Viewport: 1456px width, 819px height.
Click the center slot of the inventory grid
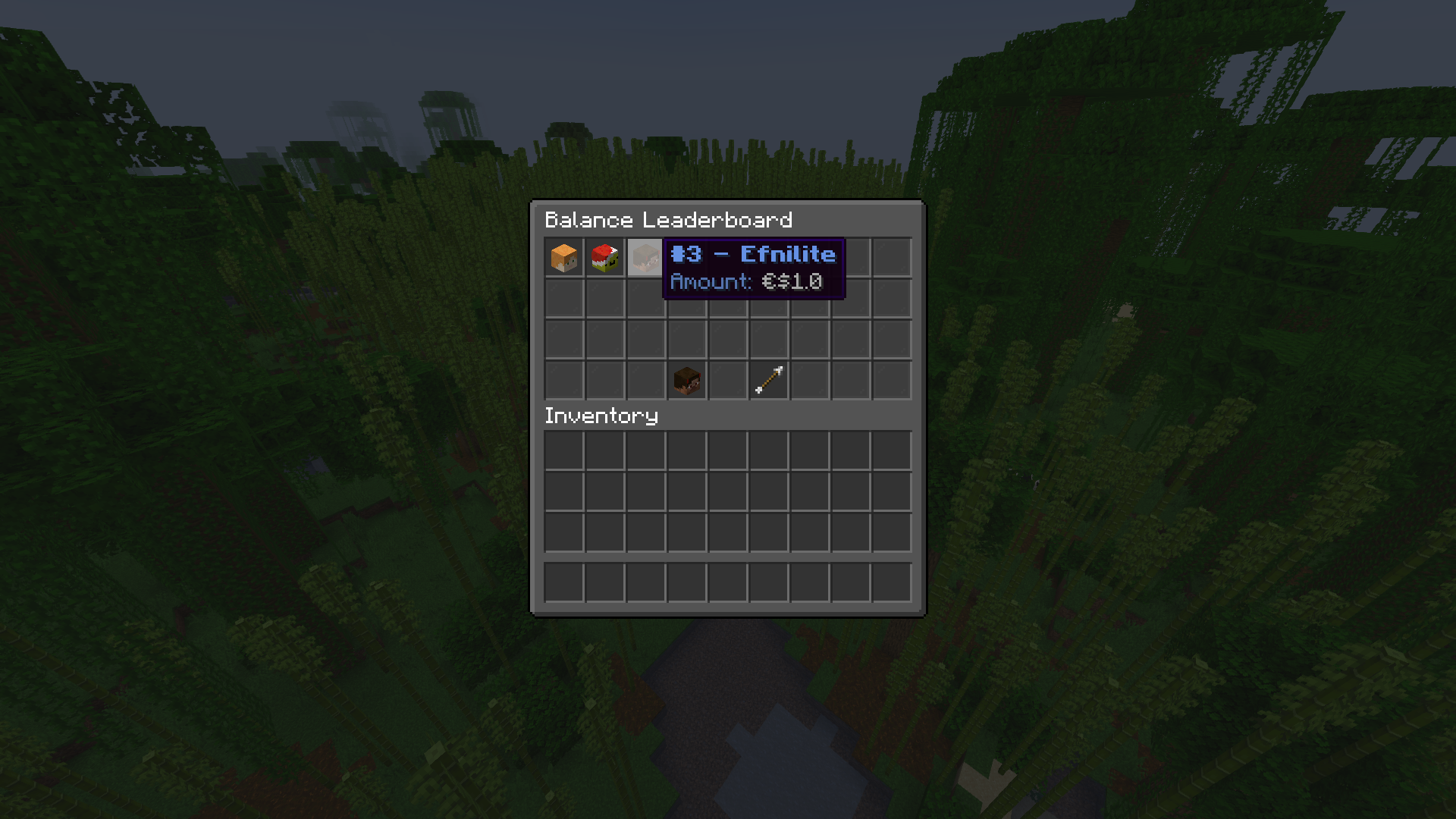(726, 492)
